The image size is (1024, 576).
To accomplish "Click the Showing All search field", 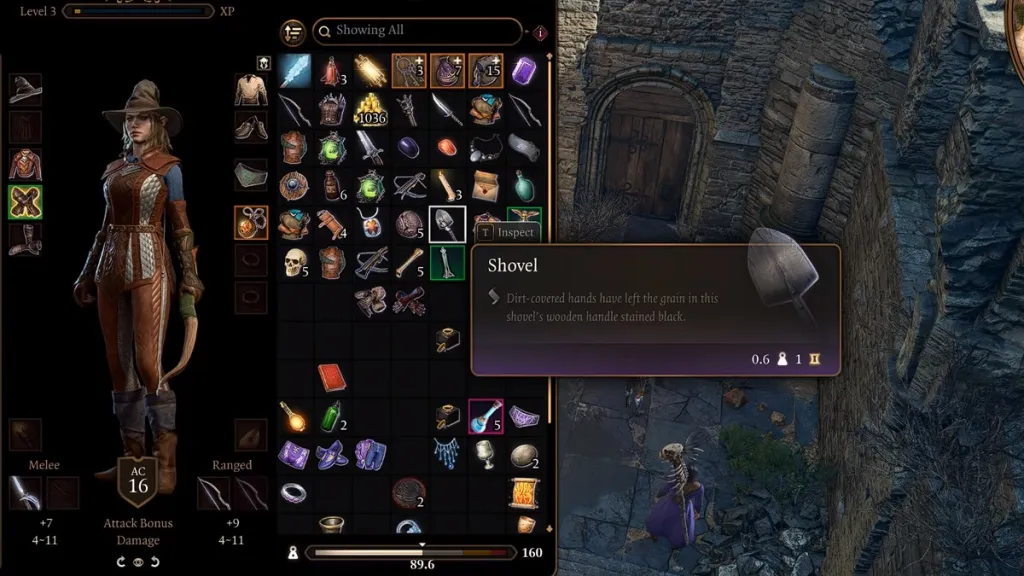I will click(416, 32).
